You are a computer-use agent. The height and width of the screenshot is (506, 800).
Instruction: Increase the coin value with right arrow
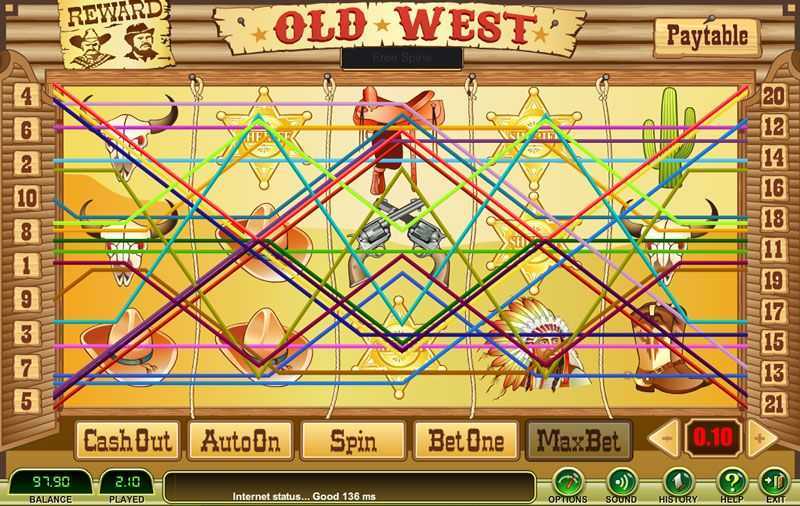[x=762, y=437]
